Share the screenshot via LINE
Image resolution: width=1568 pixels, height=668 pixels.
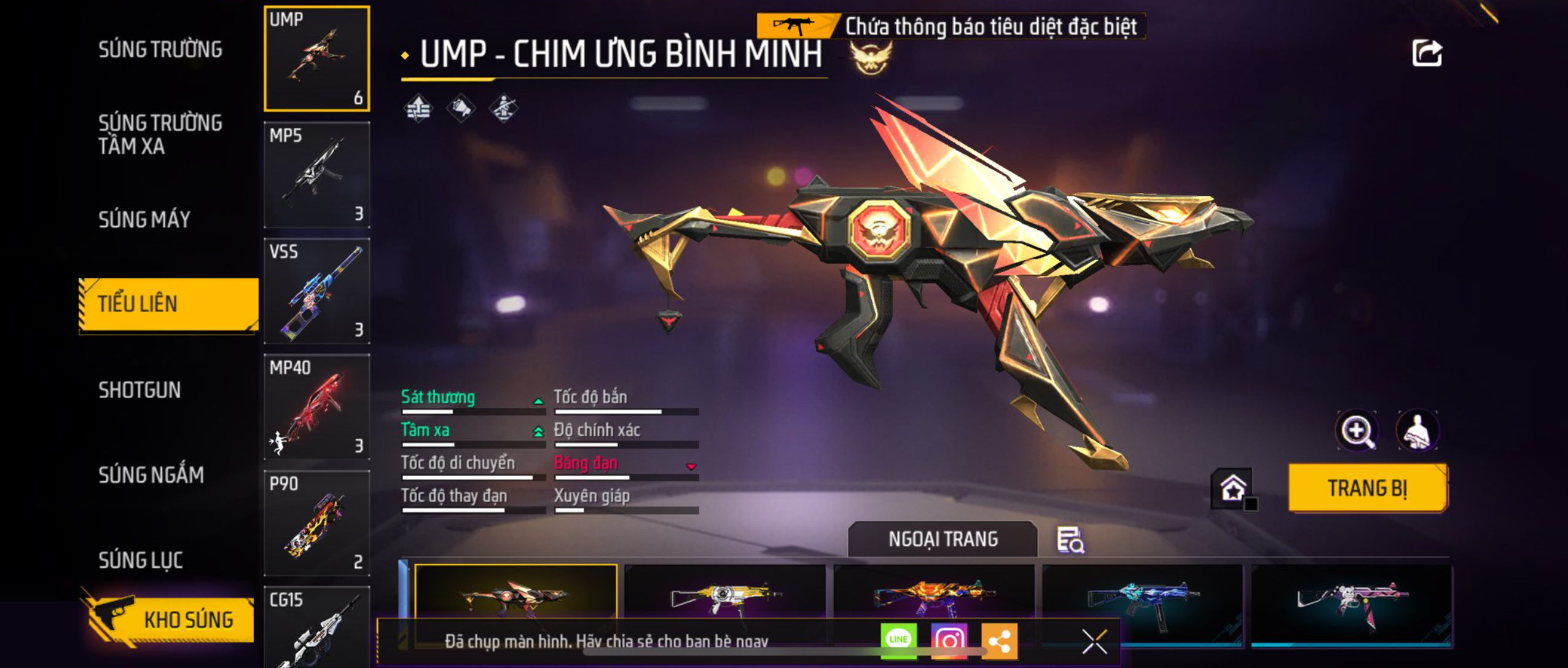898,641
